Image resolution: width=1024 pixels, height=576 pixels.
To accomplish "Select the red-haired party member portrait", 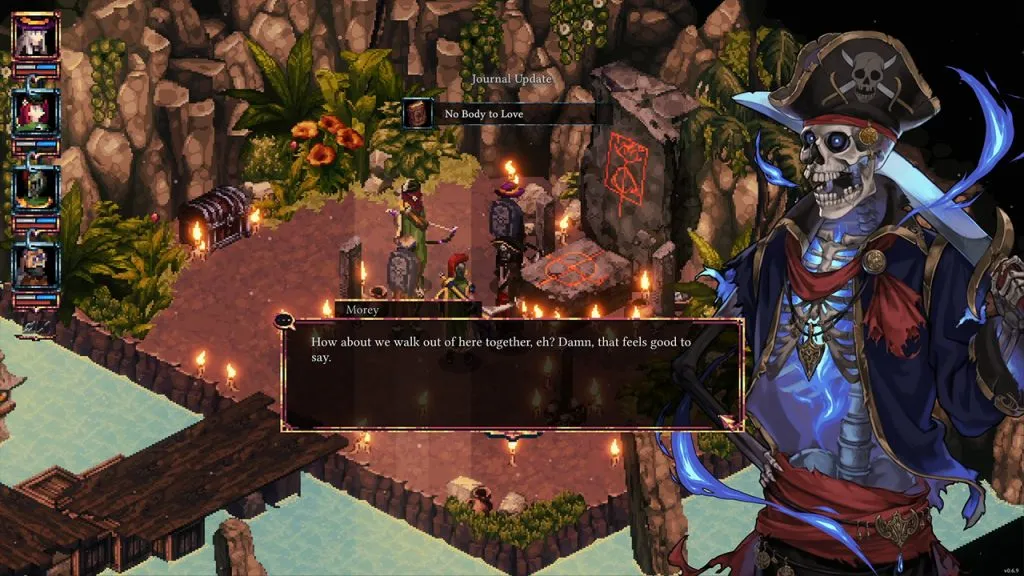I will pyautogui.click(x=35, y=112).
